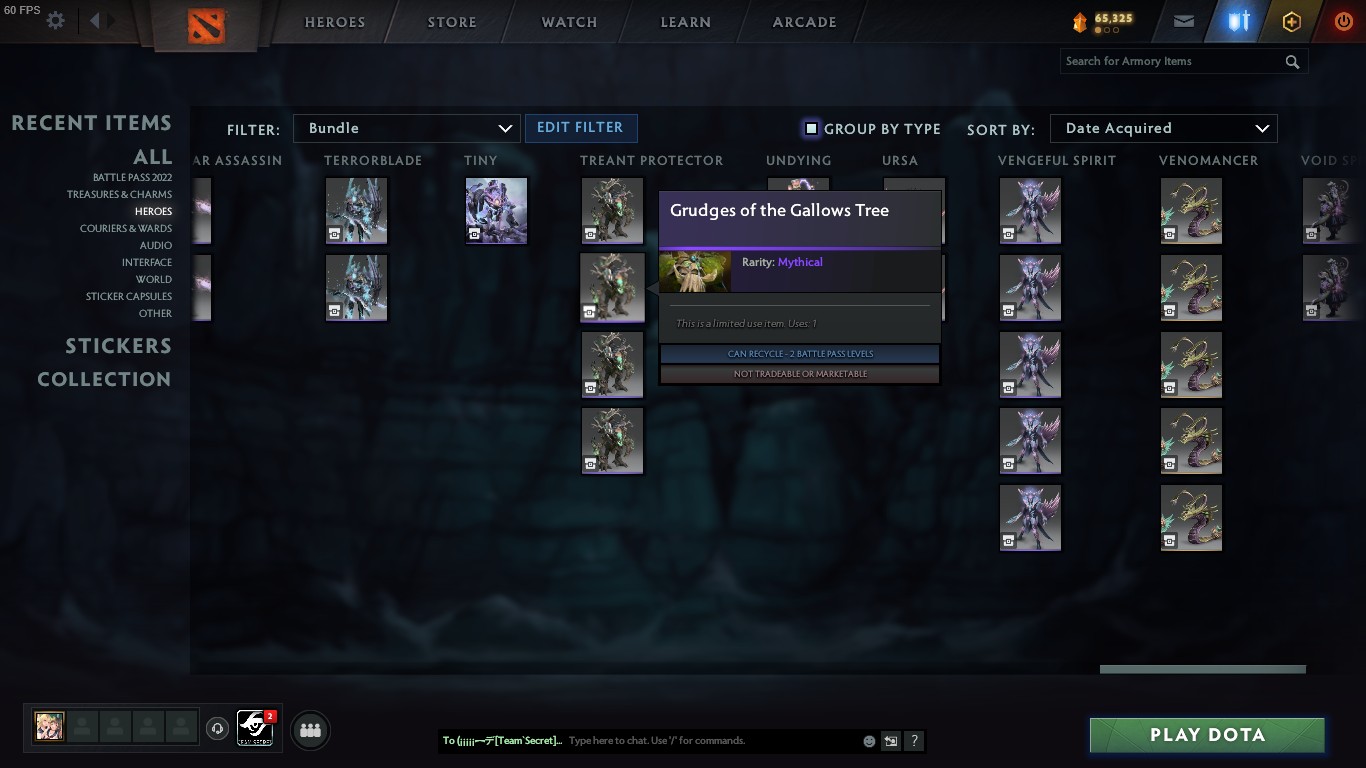The image size is (1366, 768).
Task: Open the friends list icon near party slots
Action: (x=310, y=730)
